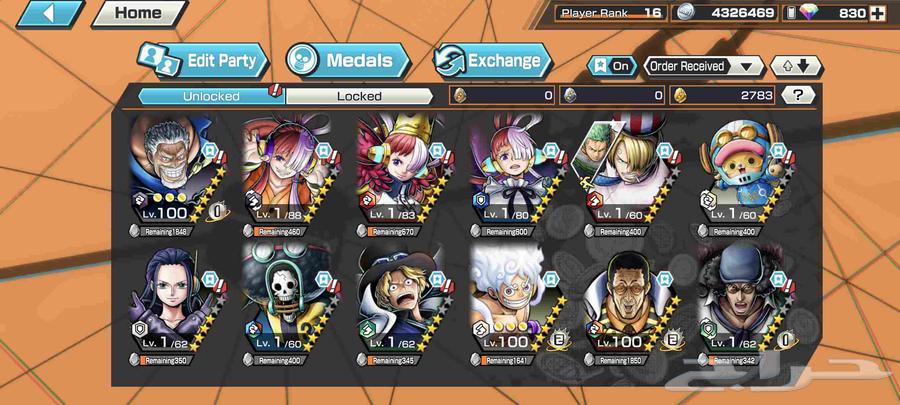This screenshot has width=900, height=405.
Task: Go back with the arrow button
Action: coord(46,14)
